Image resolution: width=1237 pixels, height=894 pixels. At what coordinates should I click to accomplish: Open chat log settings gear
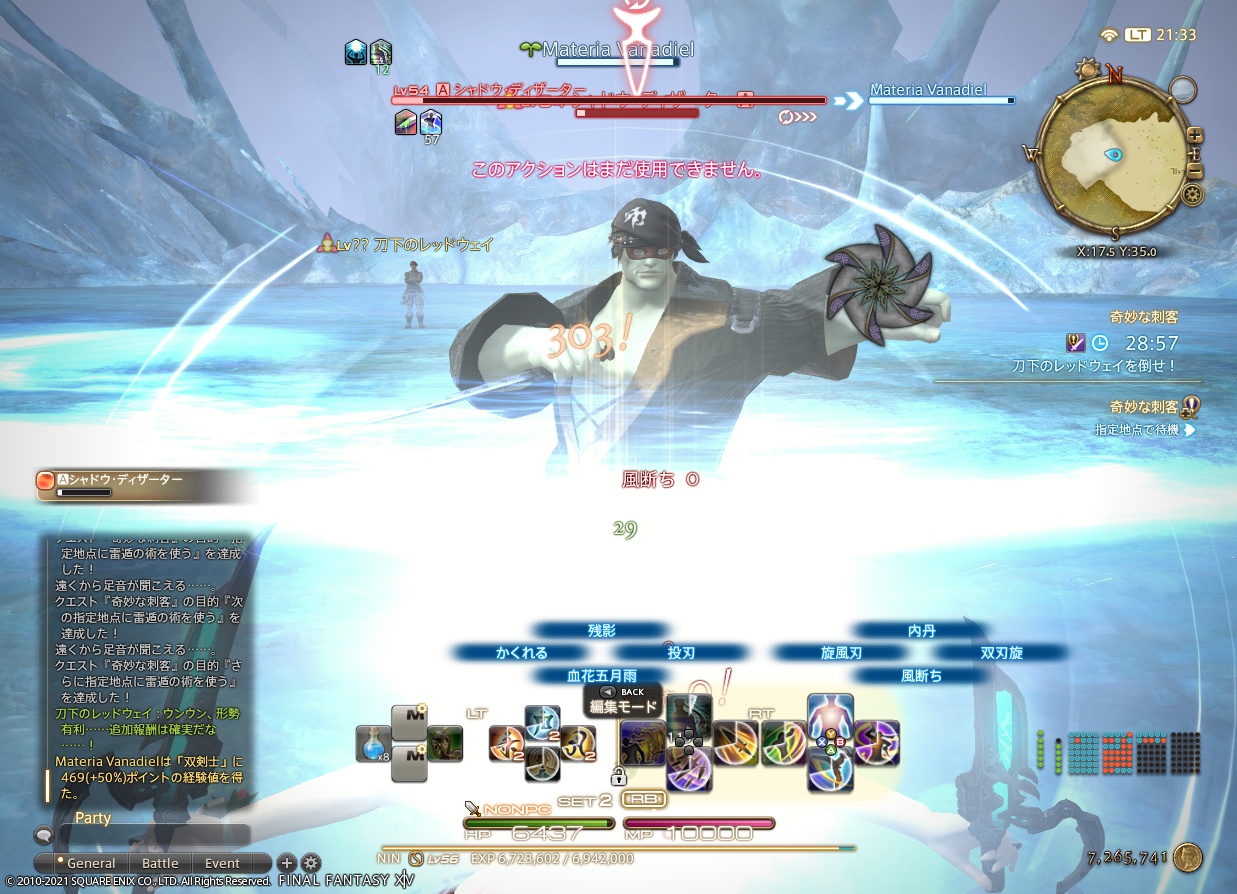point(311,863)
